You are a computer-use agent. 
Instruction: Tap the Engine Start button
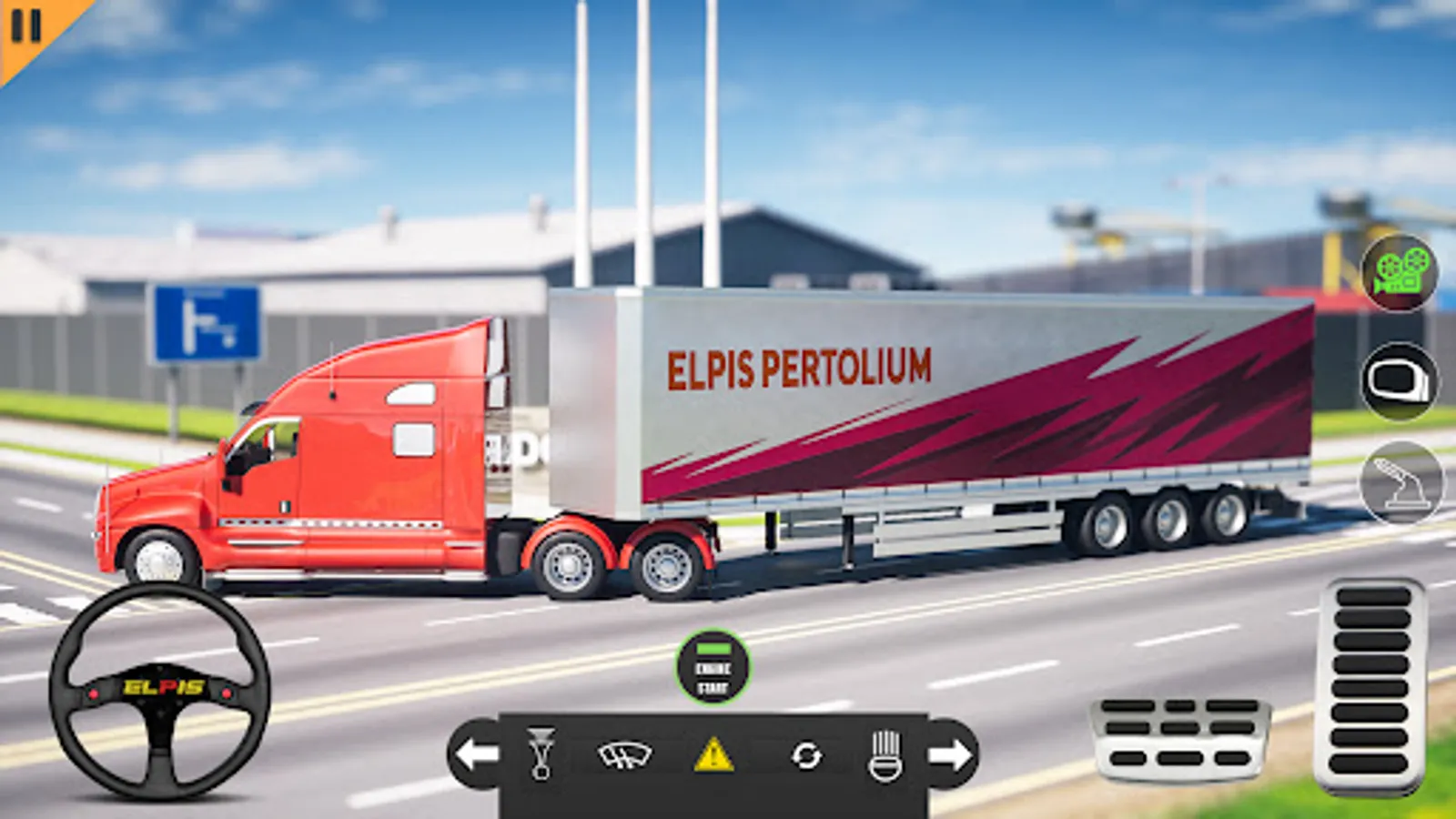click(x=713, y=668)
